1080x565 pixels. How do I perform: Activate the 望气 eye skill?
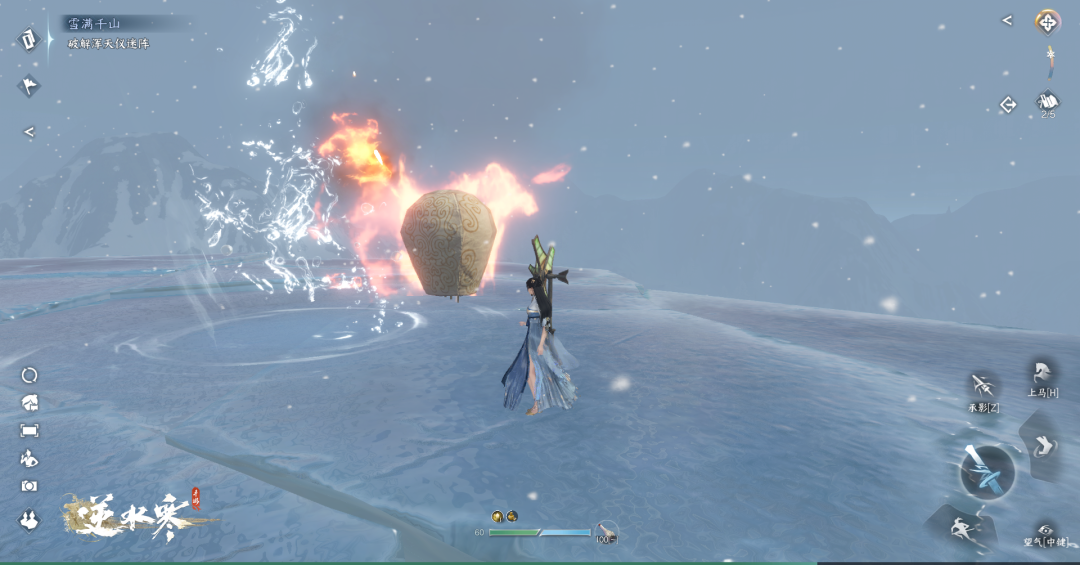(1046, 531)
